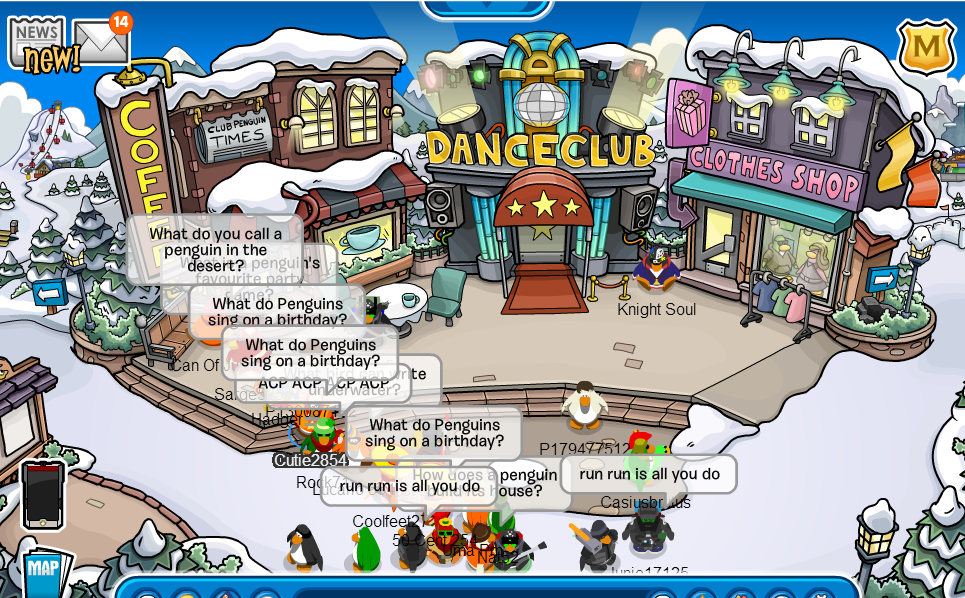965x598 pixels.
Task: Open the island map
Action: (x=45, y=571)
